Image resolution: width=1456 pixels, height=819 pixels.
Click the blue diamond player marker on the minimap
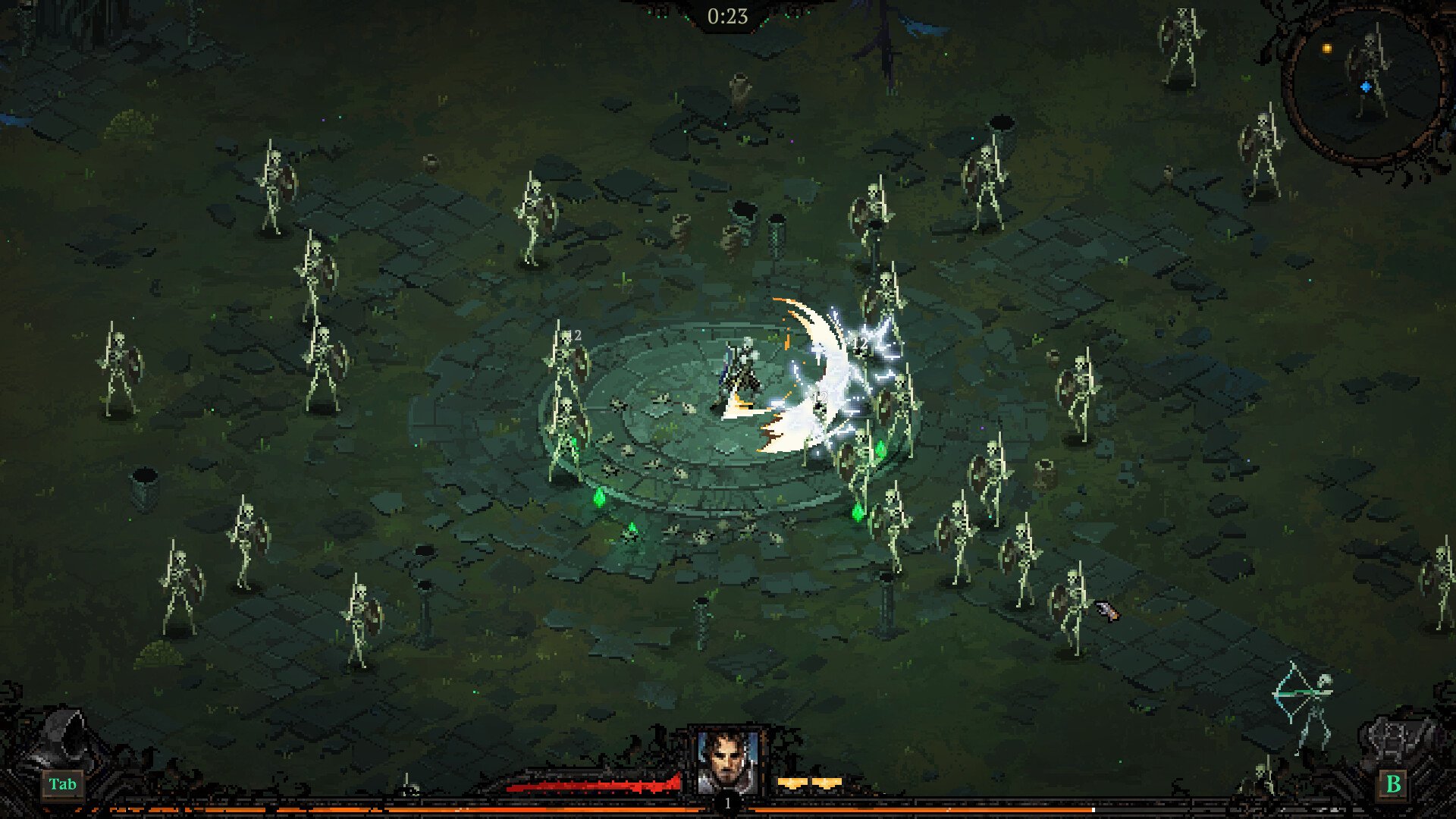[x=1365, y=86]
